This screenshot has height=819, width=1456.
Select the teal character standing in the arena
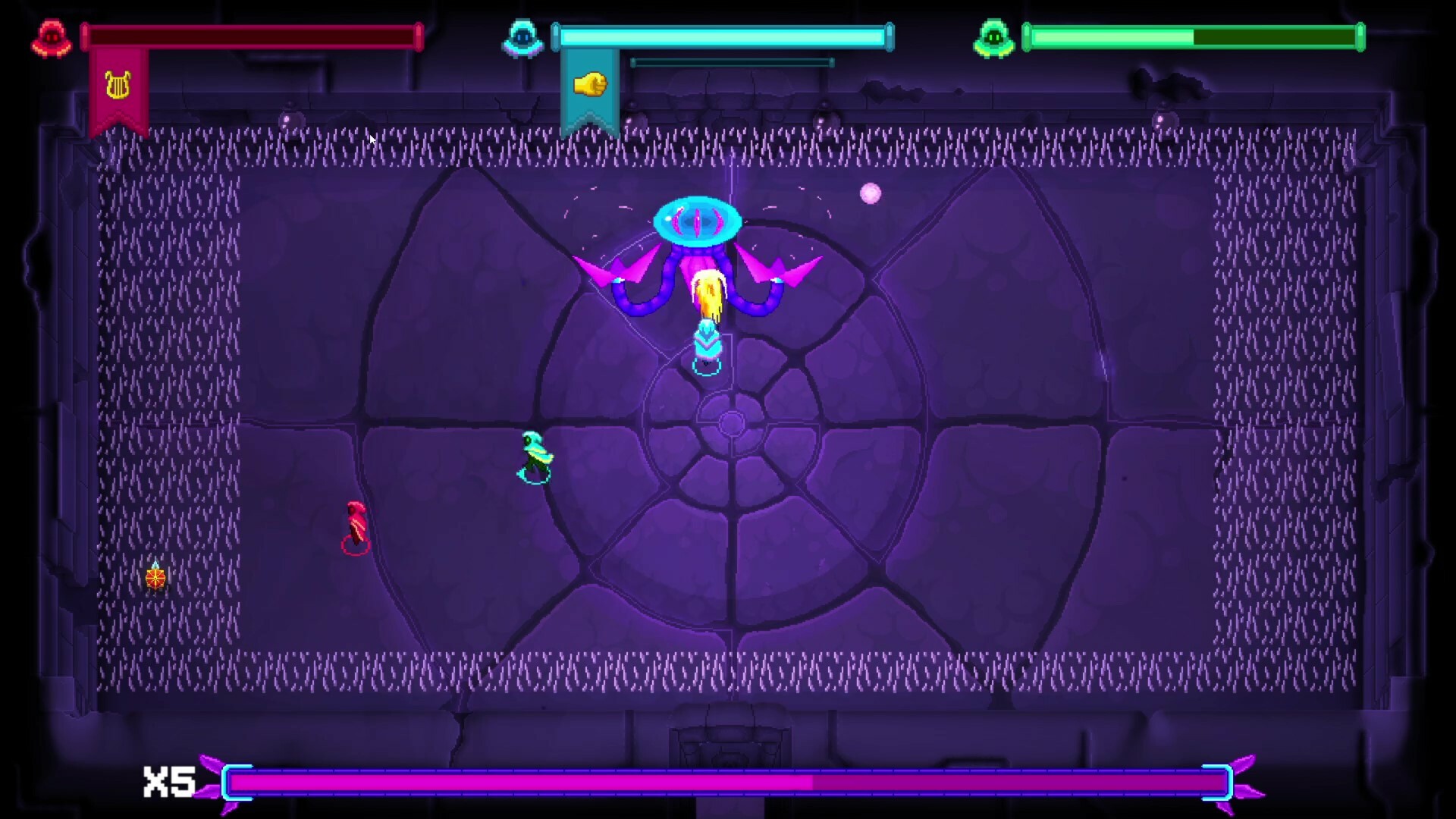(x=534, y=455)
